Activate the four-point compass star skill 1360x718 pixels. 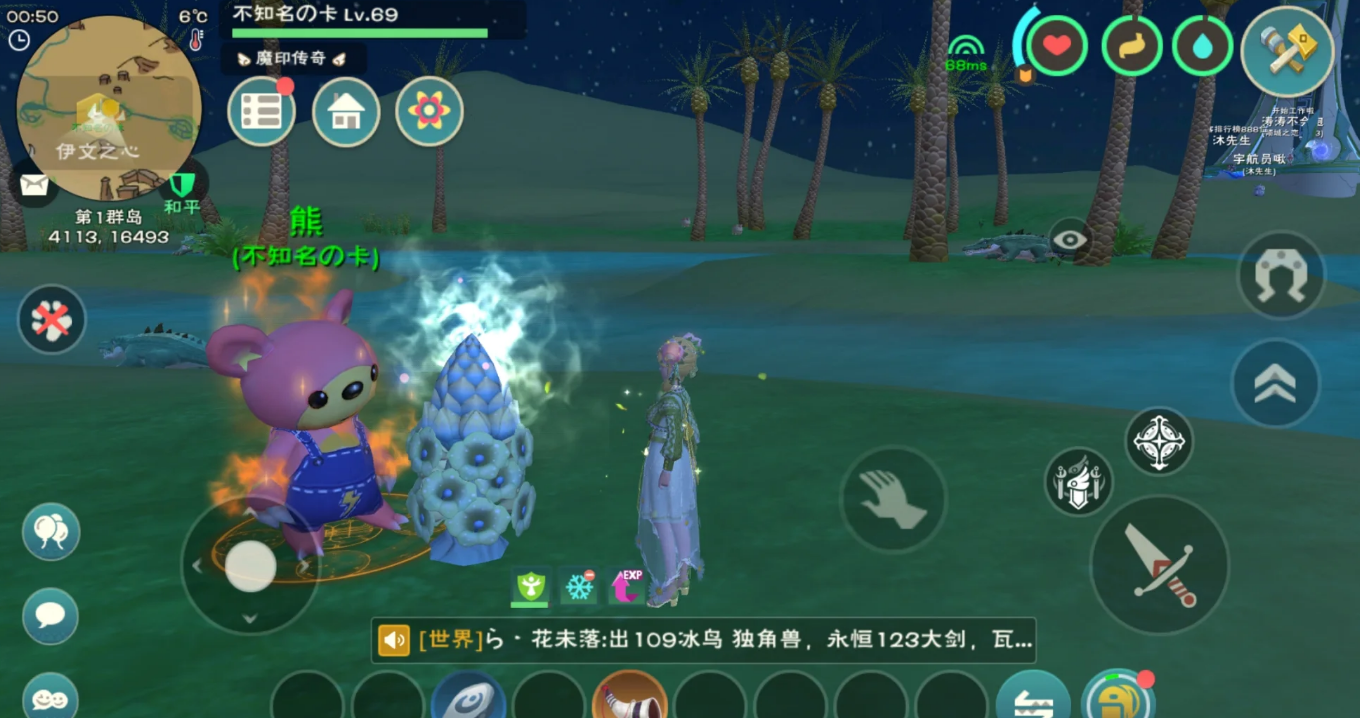pos(1159,441)
